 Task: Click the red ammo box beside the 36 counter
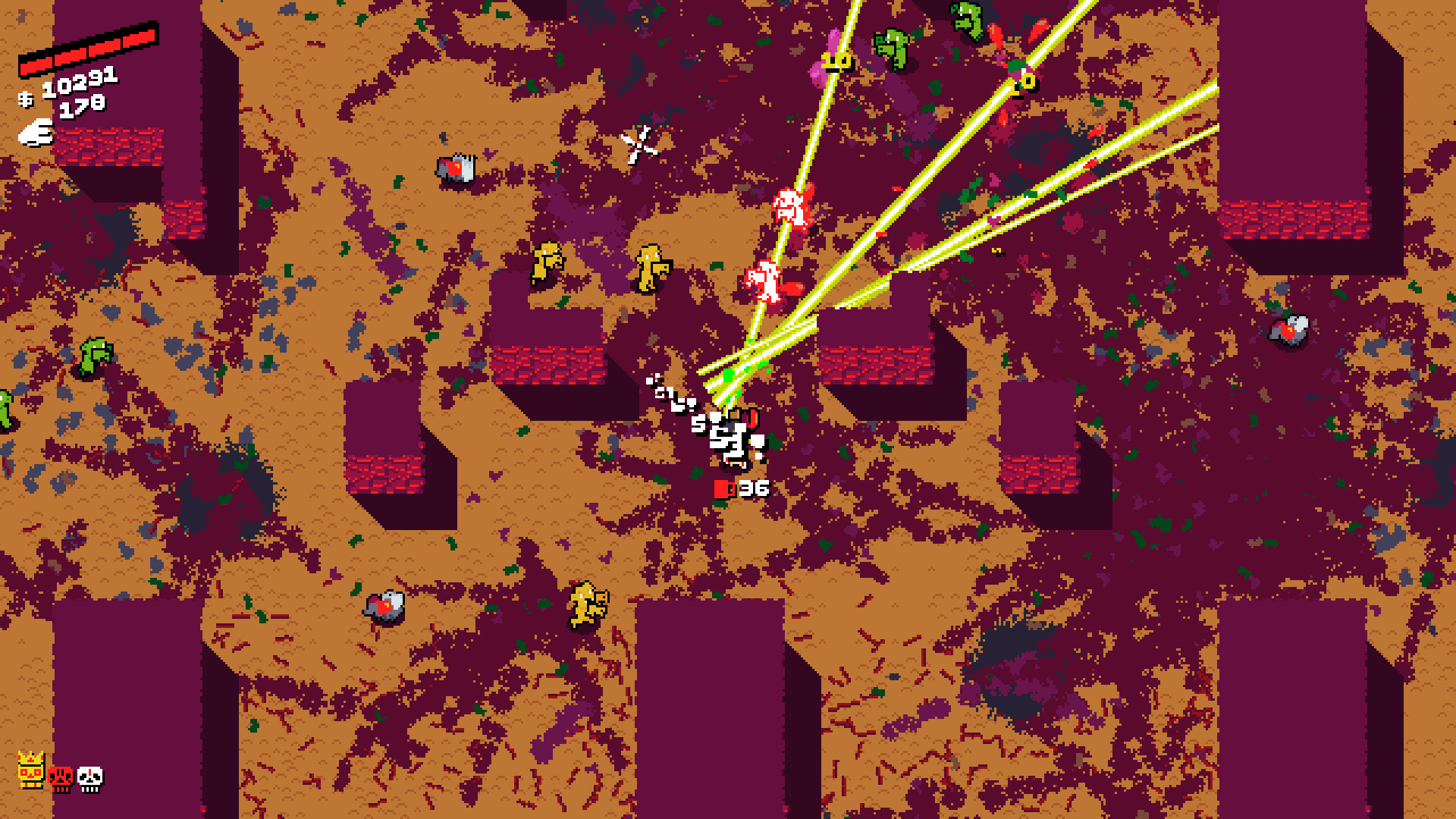721,488
